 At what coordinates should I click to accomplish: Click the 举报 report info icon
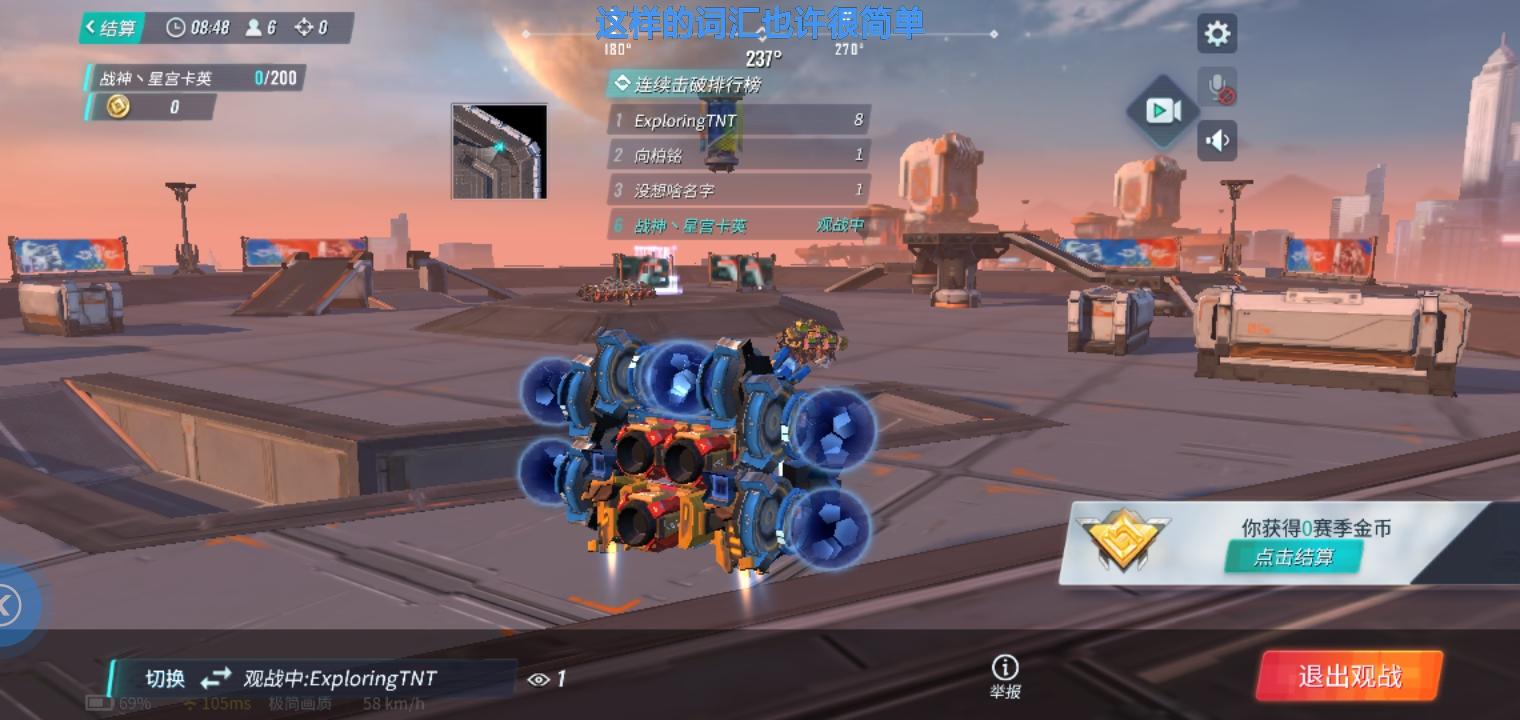coord(1004,667)
